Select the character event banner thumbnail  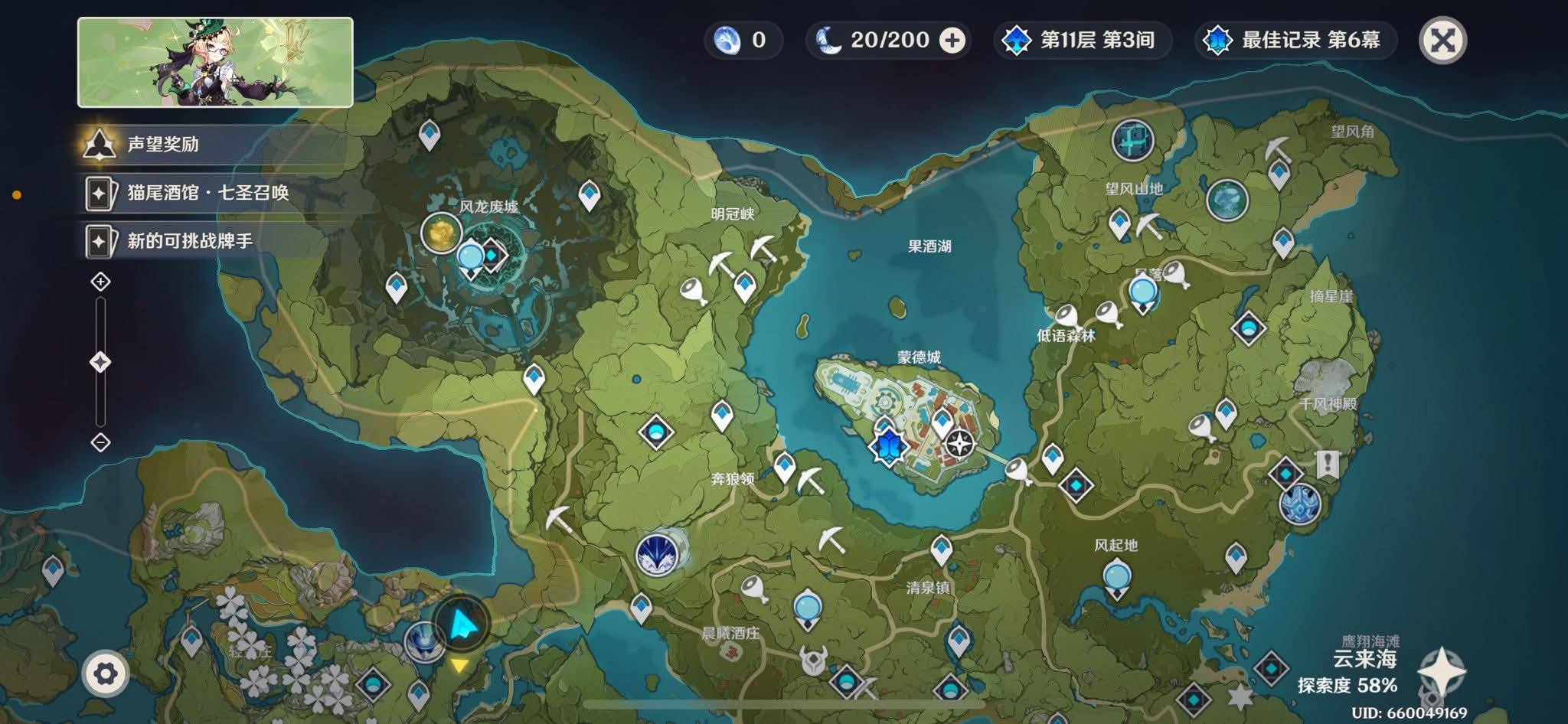(x=215, y=62)
